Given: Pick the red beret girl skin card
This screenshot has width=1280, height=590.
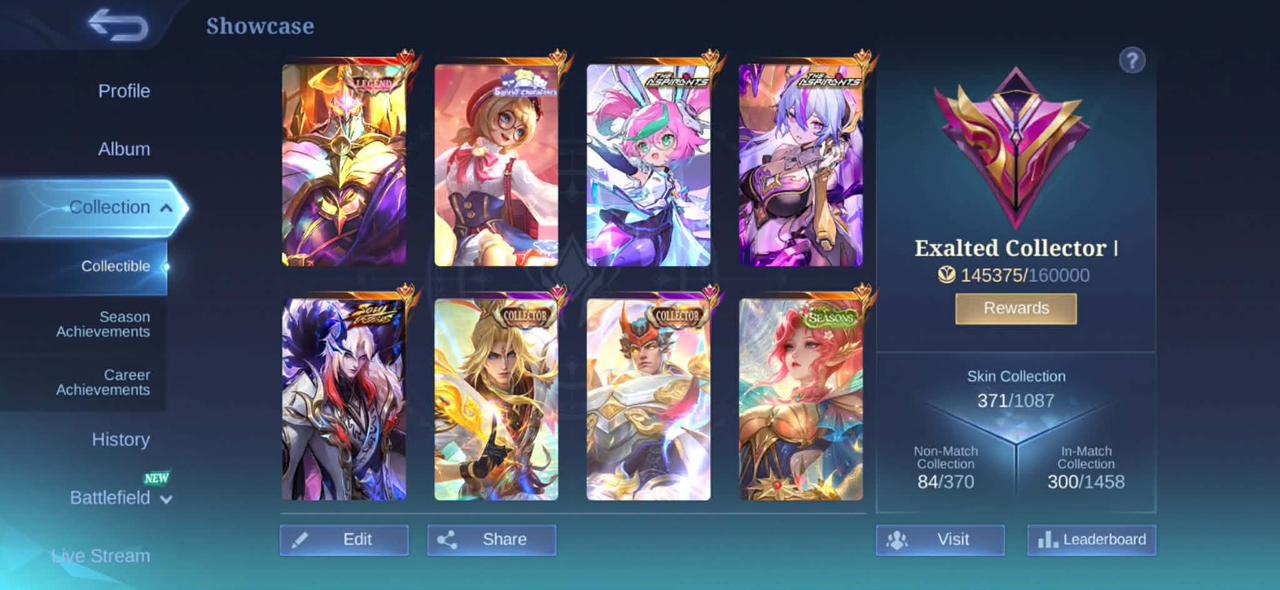Looking at the screenshot, I should pyautogui.click(x=496, y=165).
